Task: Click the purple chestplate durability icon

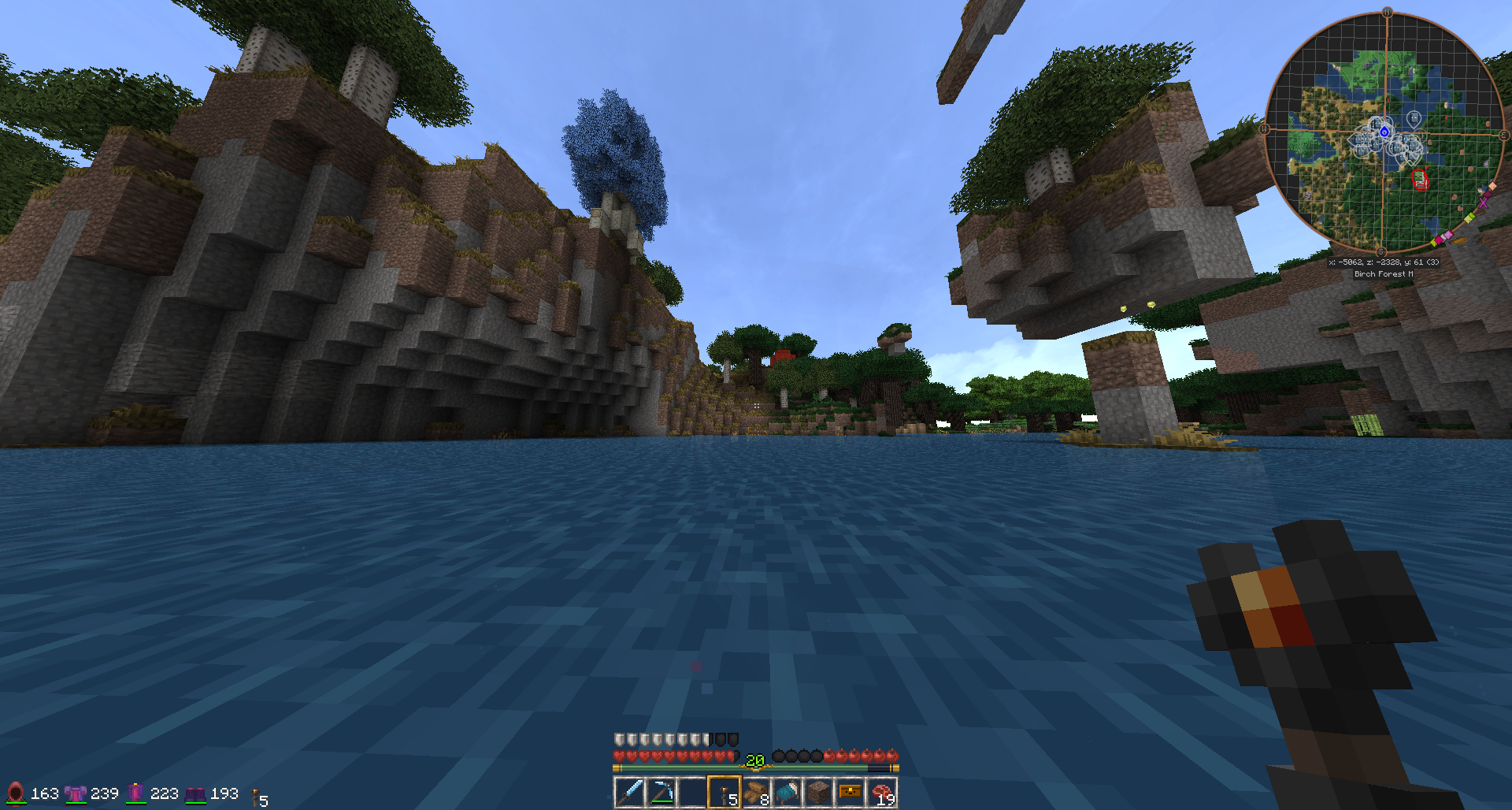Action: 76,793
